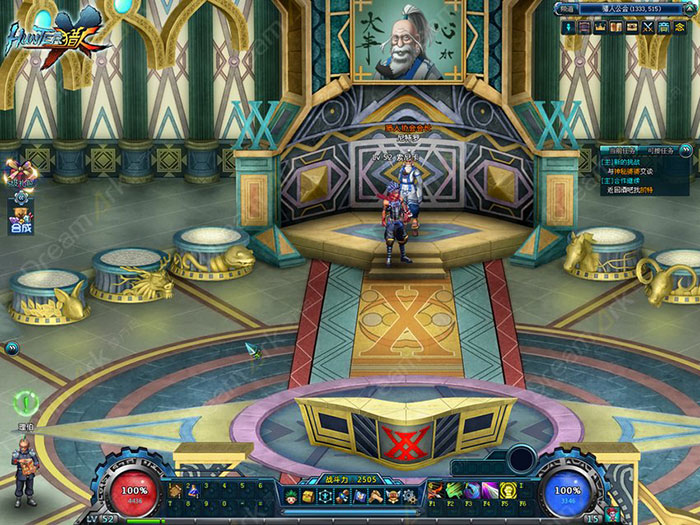Toggle the triangle button beside the location bar
This screenshot has width=700, height=525.
691,9
